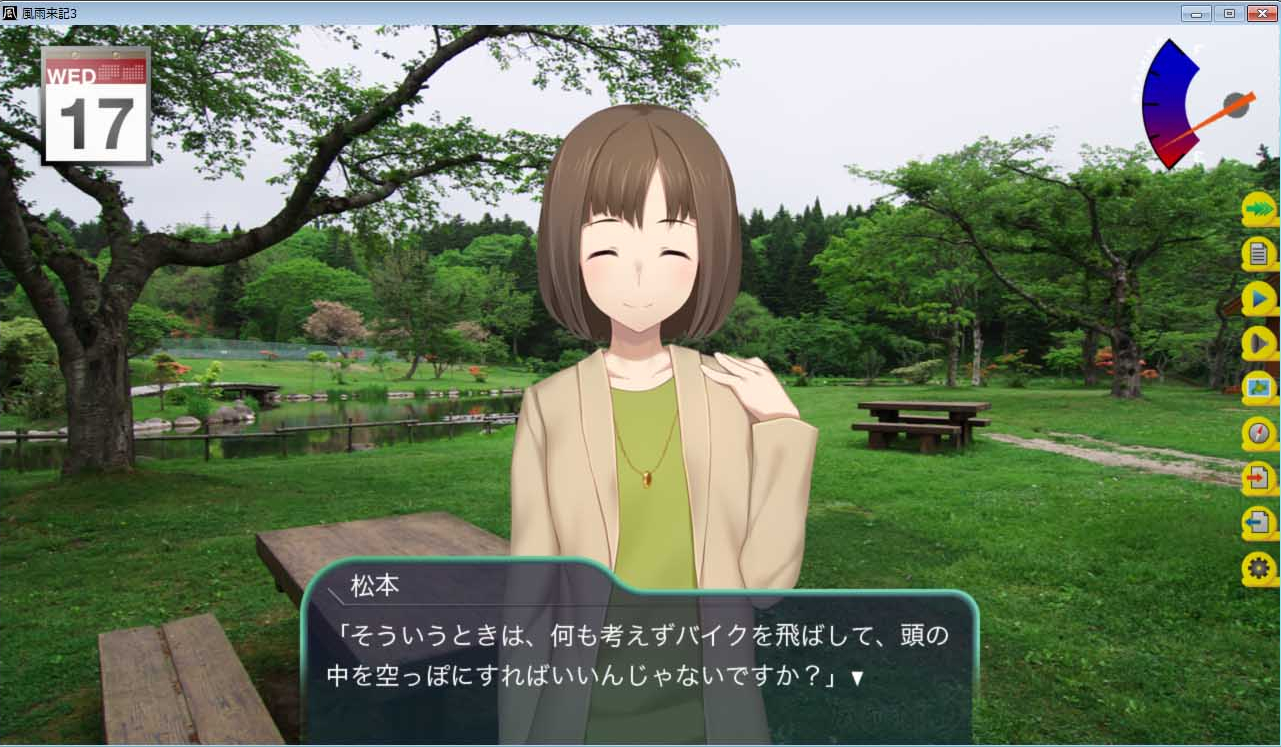Click the 風雨来記3 icon in the title bar
This screenshot has height=747, width=1281.
(x=9, y=13)
